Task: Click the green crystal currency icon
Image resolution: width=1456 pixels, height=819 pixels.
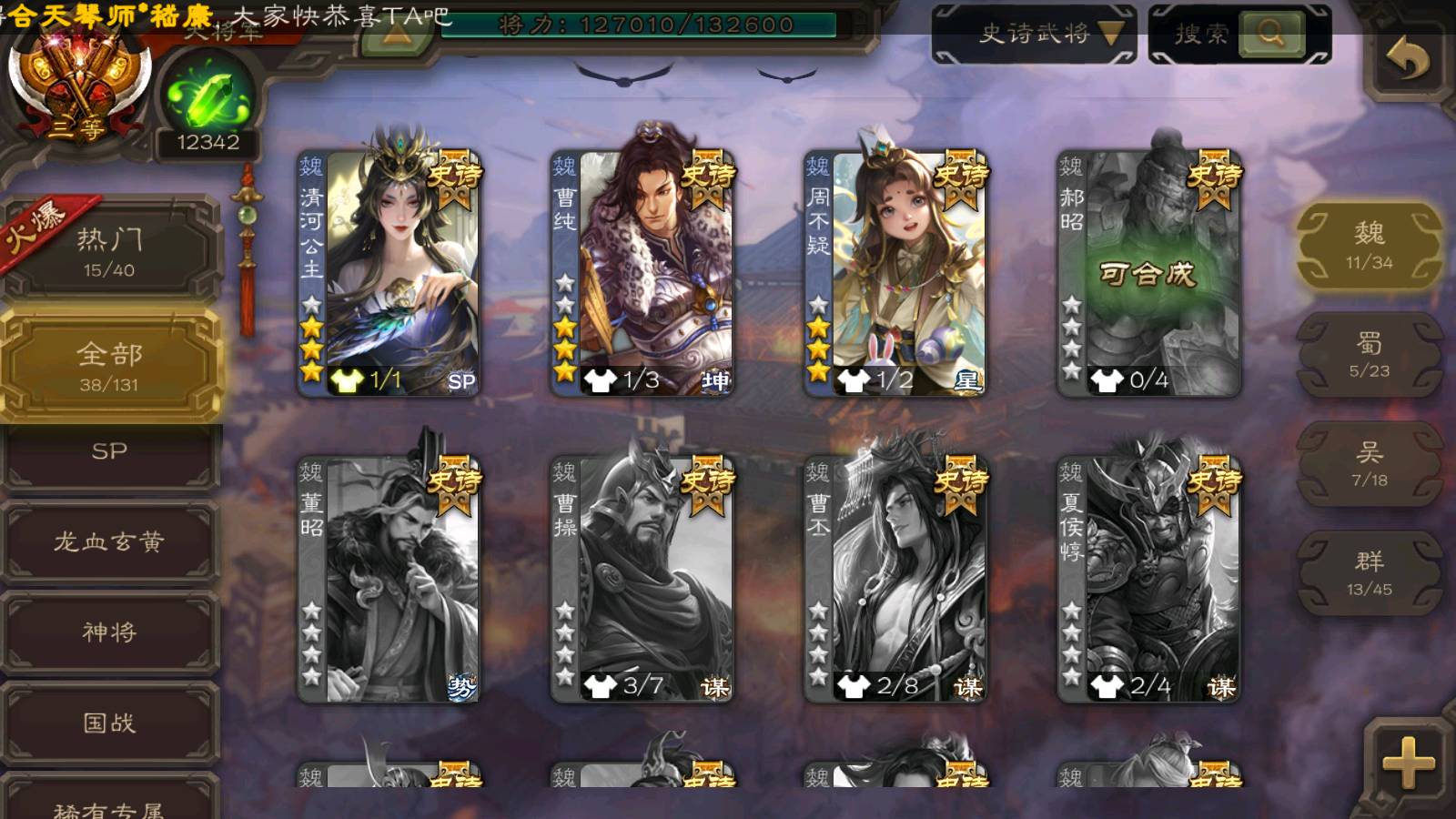Action: point(207,98)
